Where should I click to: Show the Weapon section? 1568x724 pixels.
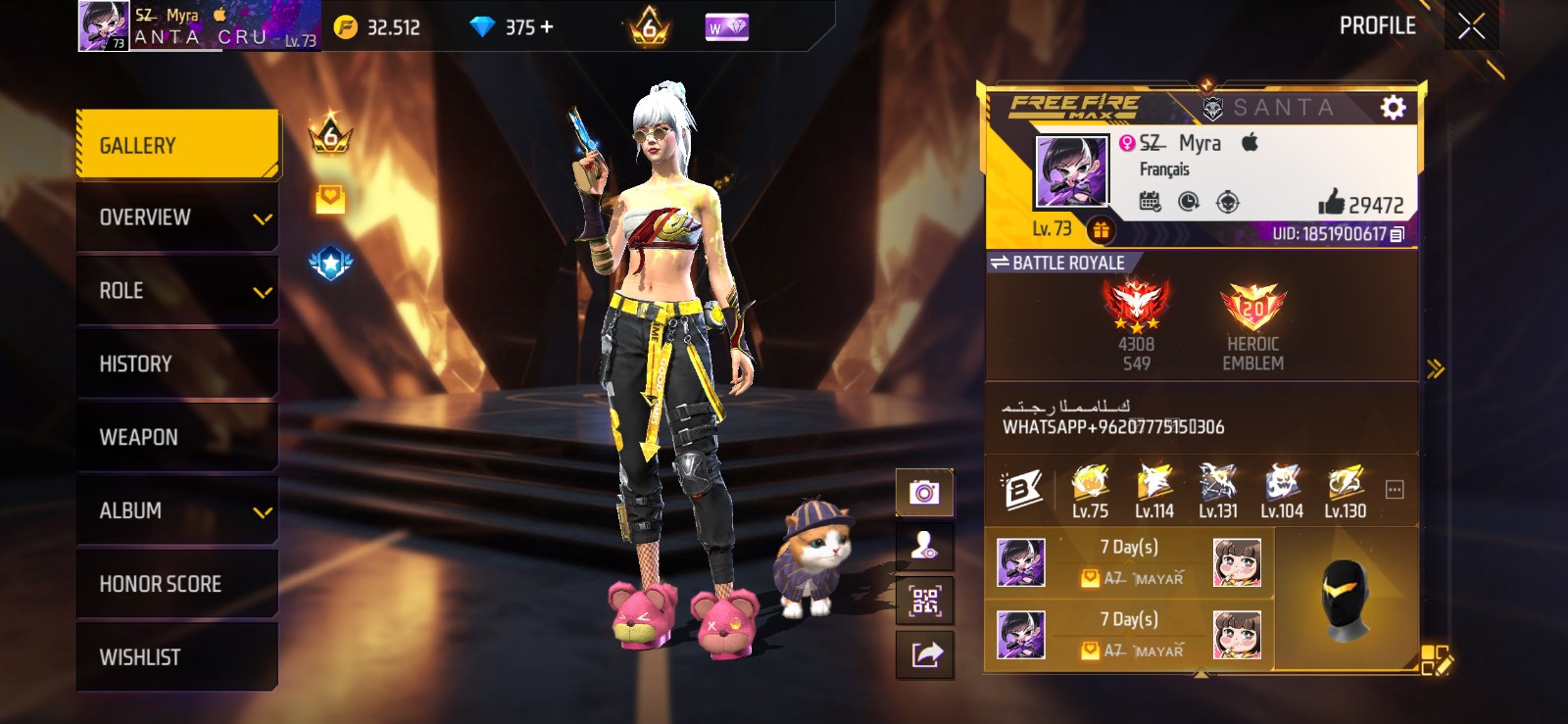click(177, 437)
